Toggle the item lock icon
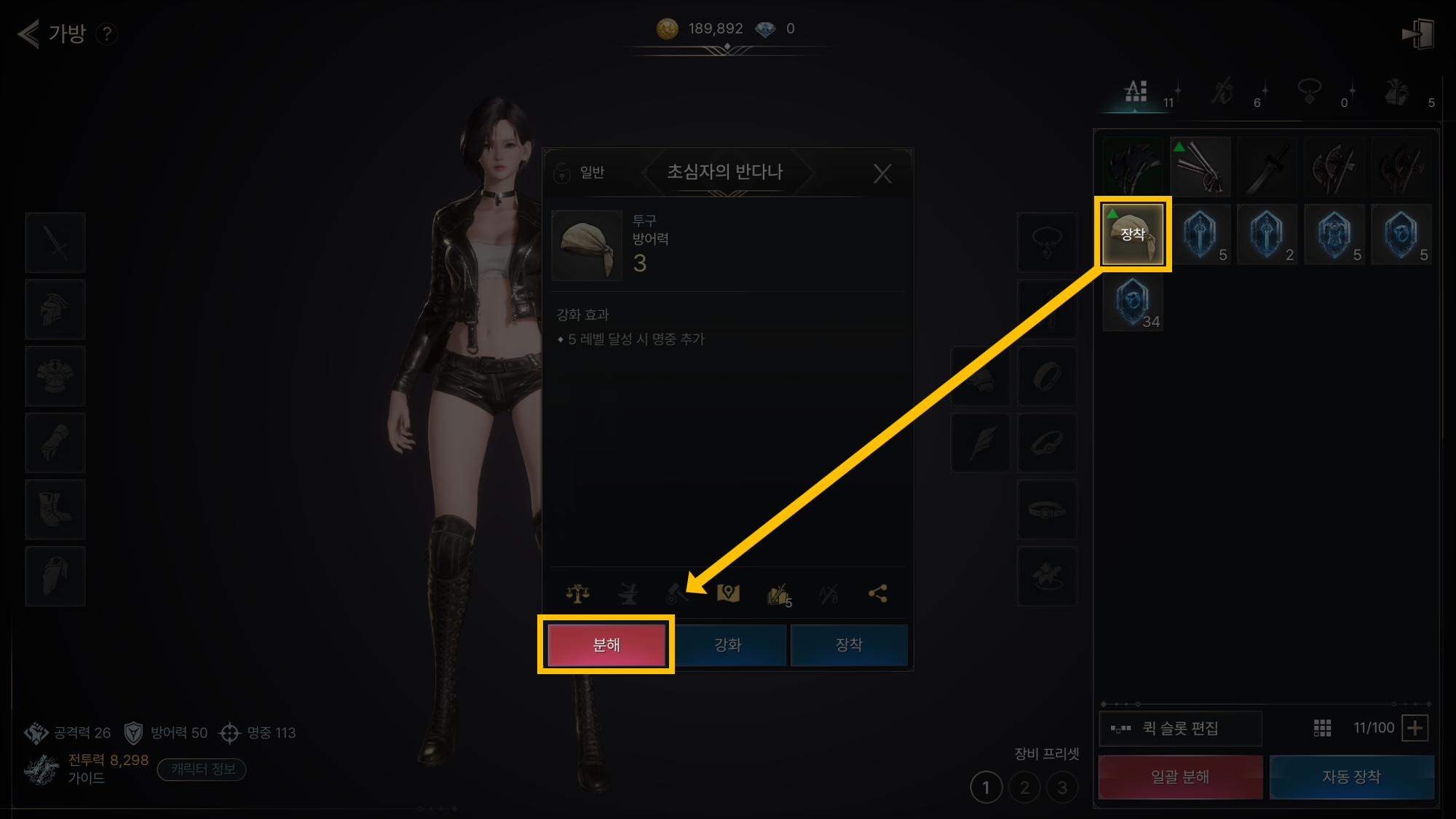The height and width of the screenshot is (819, 1456). [562, 173]
